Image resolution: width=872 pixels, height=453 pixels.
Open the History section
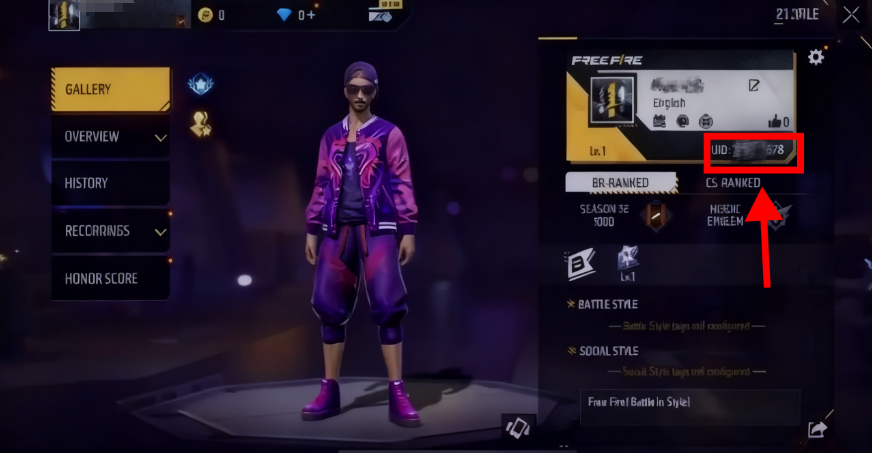tap(110, 183)
